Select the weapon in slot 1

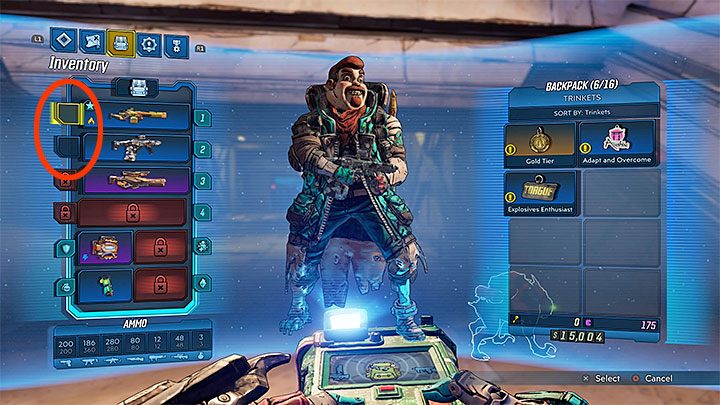coord(136,116)
